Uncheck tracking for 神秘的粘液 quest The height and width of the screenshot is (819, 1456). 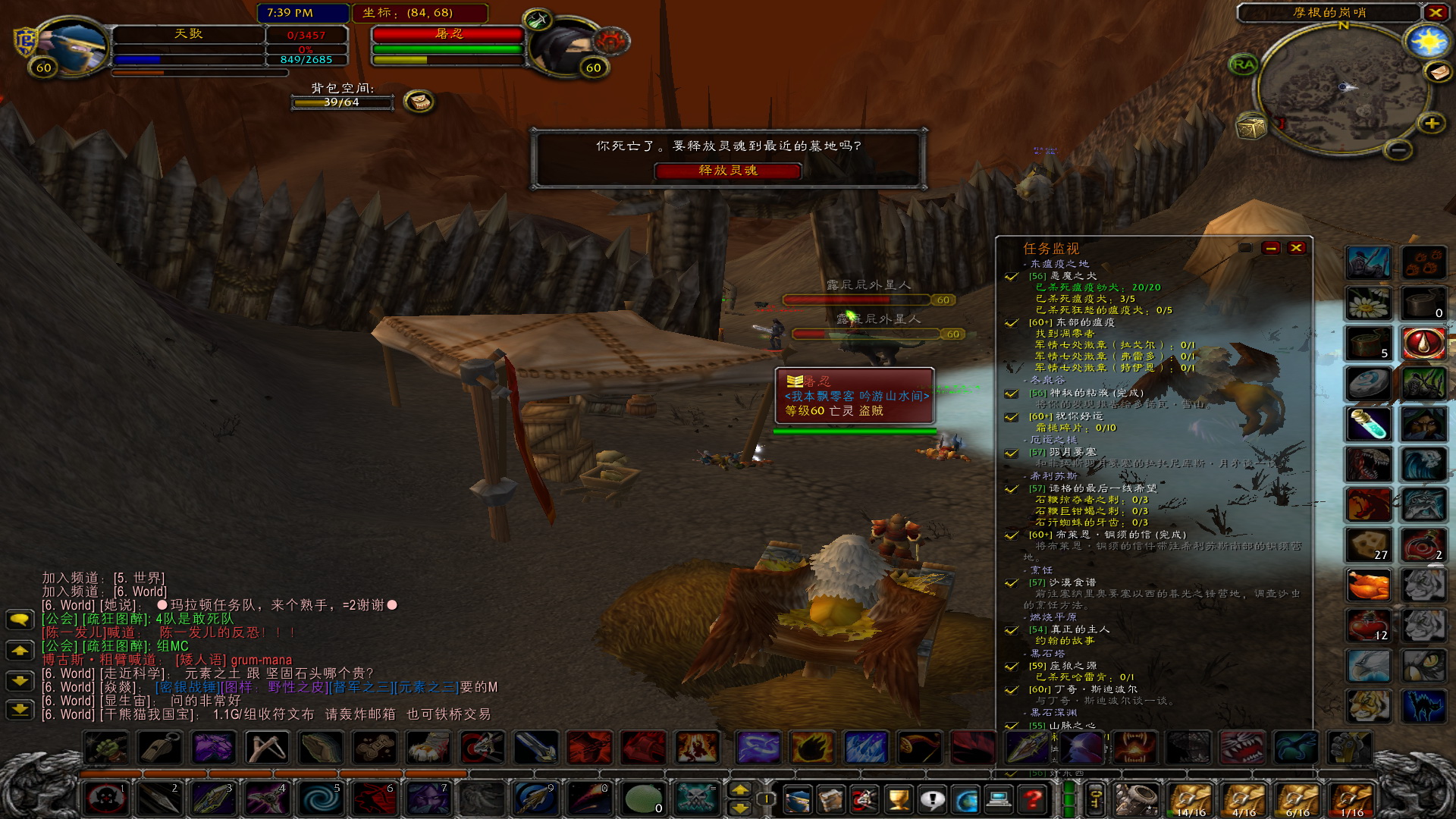pos(1012,394)
